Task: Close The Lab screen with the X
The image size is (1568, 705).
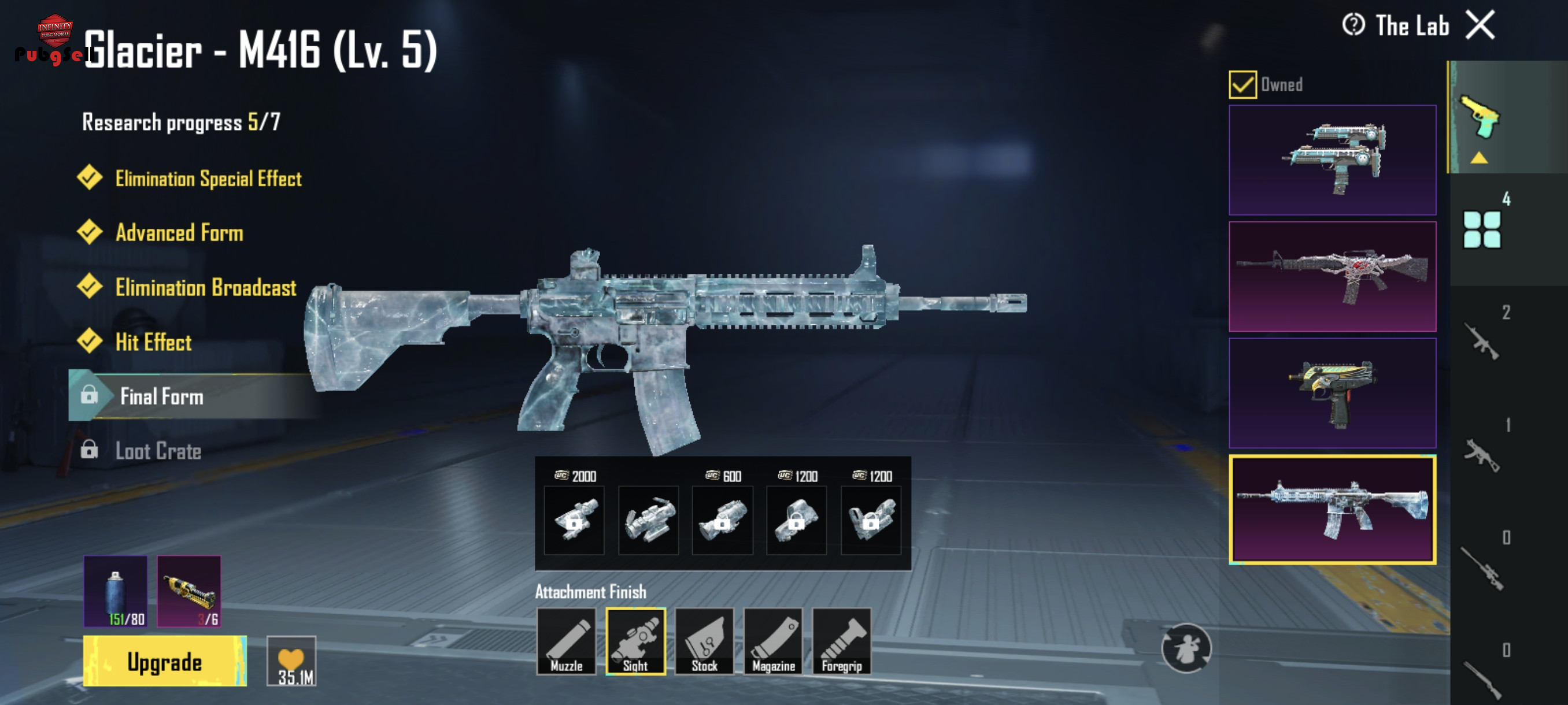Action: click(1480, 25)
